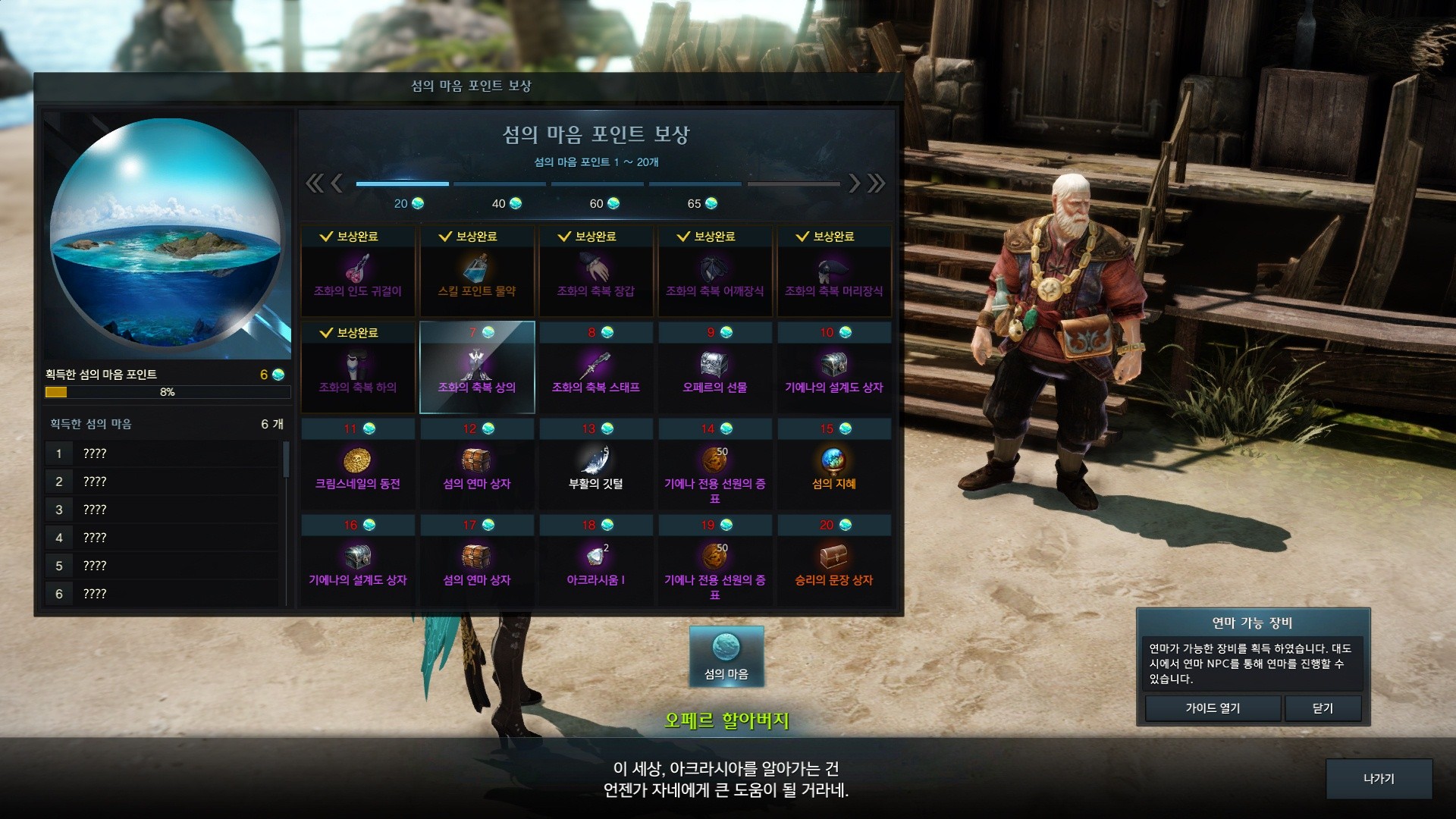Pick the 크림스네일의 동전 reward
The height and width of the screenshot is (819, 1456).
(x=358, y=464)
